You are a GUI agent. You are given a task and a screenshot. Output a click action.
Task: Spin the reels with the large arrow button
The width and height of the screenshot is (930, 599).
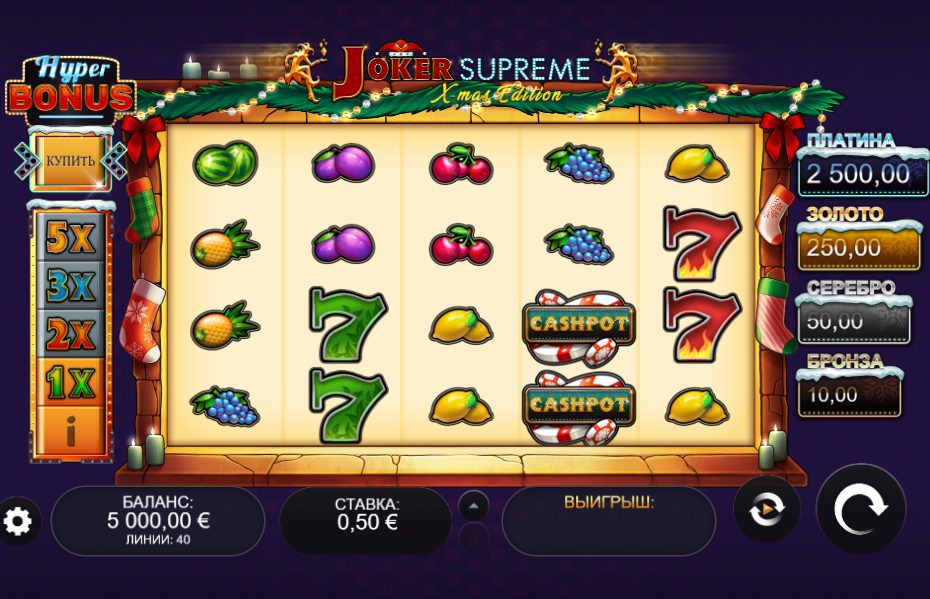(x=861, y=509)
